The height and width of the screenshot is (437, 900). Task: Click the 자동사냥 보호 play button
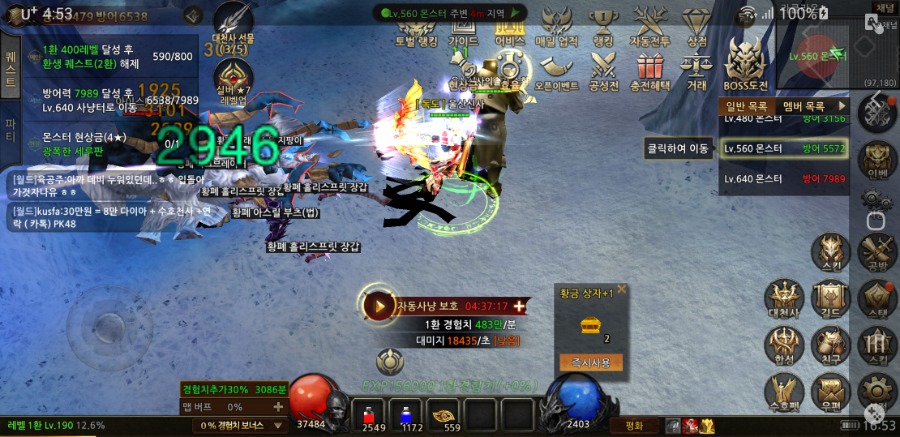click(x=378, y=305)
